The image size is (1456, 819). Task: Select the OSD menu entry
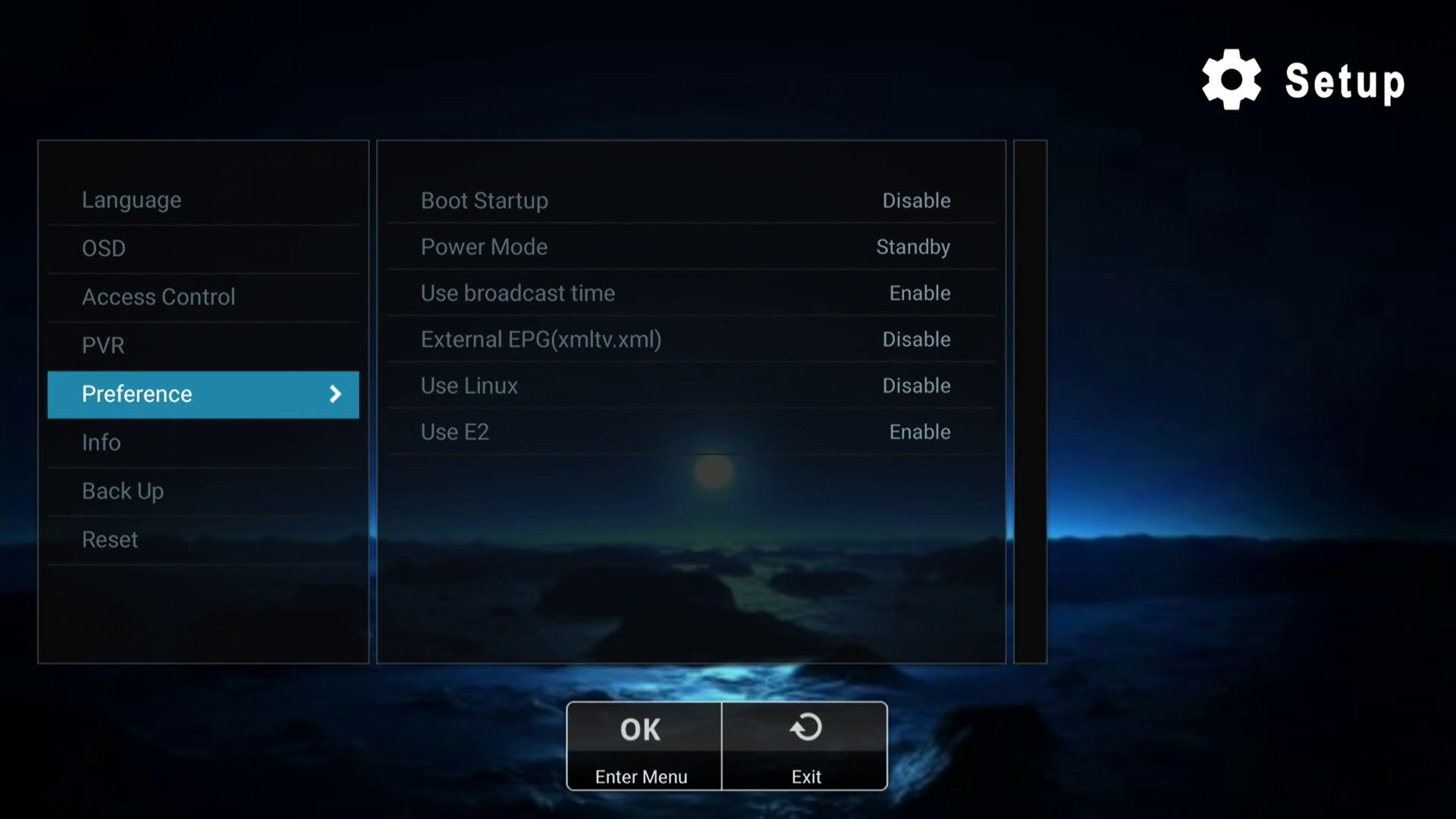pyautogui.click(x=202, y=249)
